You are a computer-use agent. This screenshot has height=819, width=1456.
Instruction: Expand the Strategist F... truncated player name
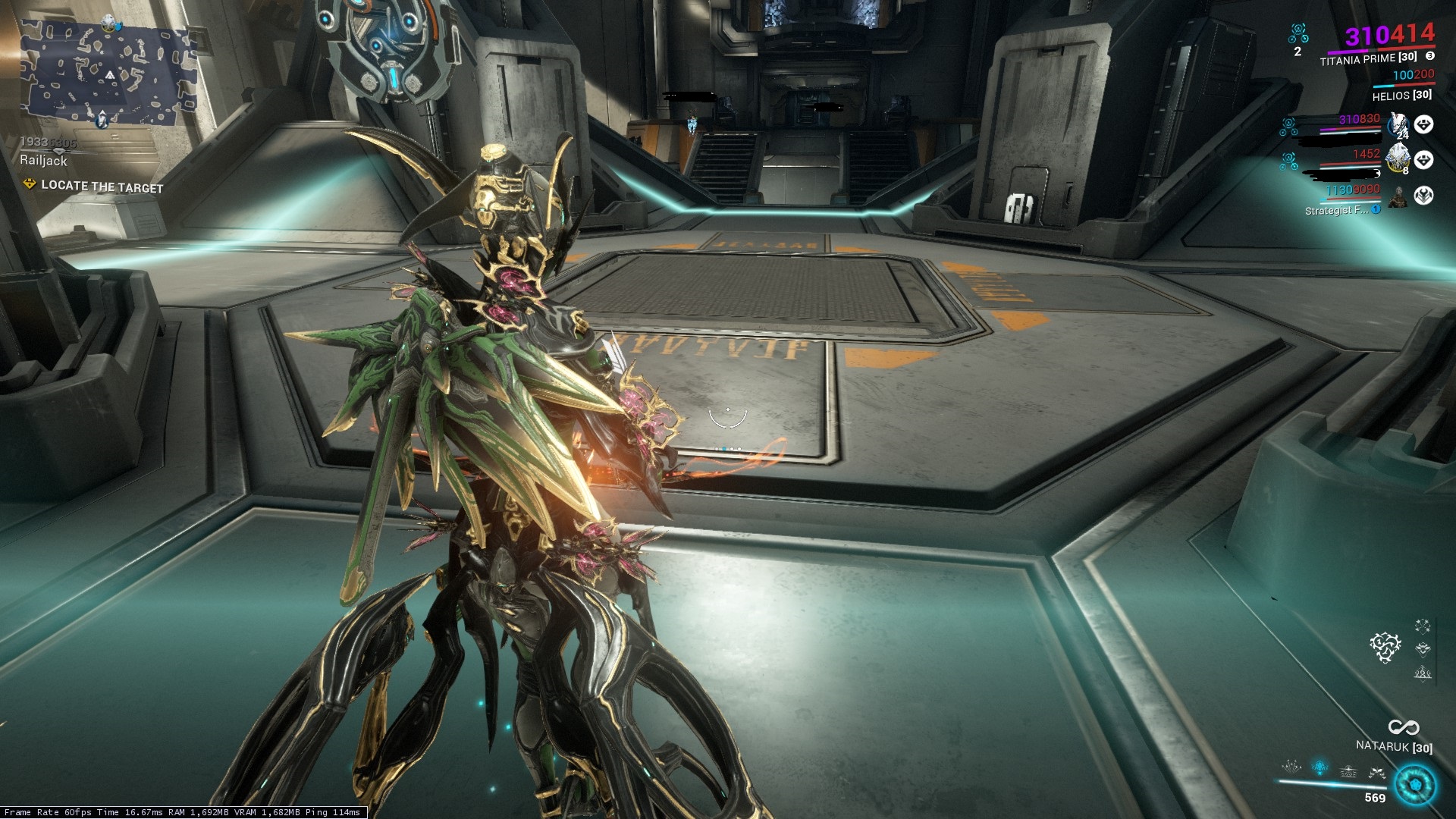tap(1336, 209)
